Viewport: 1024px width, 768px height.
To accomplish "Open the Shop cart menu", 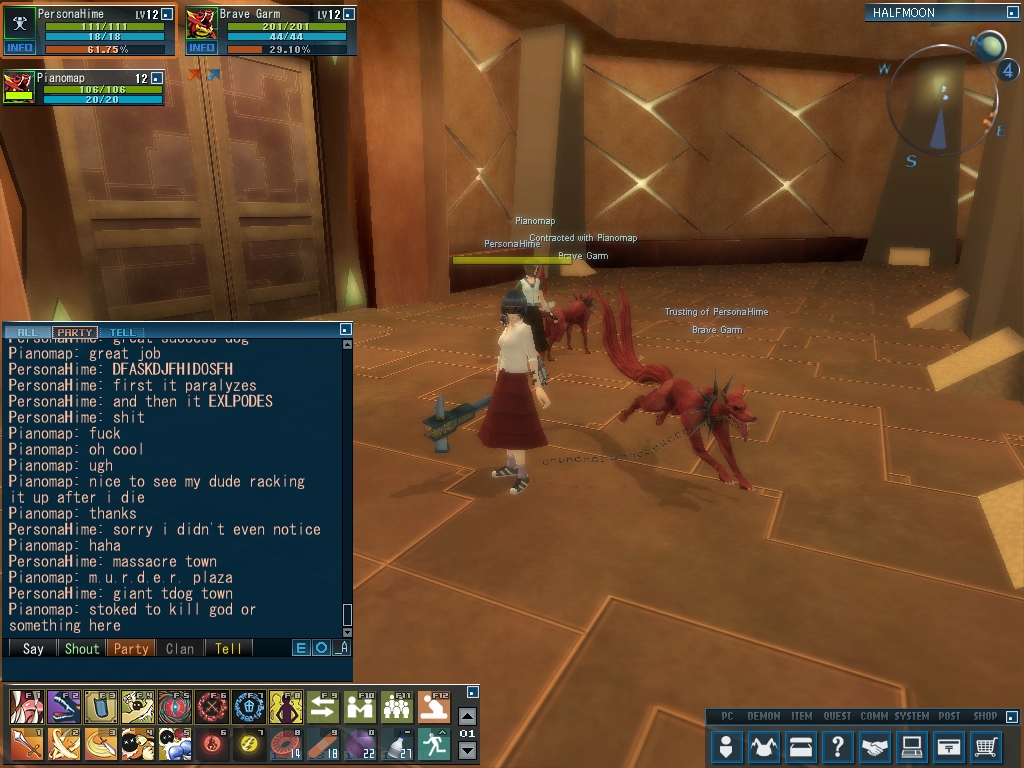I will [986, 746].
